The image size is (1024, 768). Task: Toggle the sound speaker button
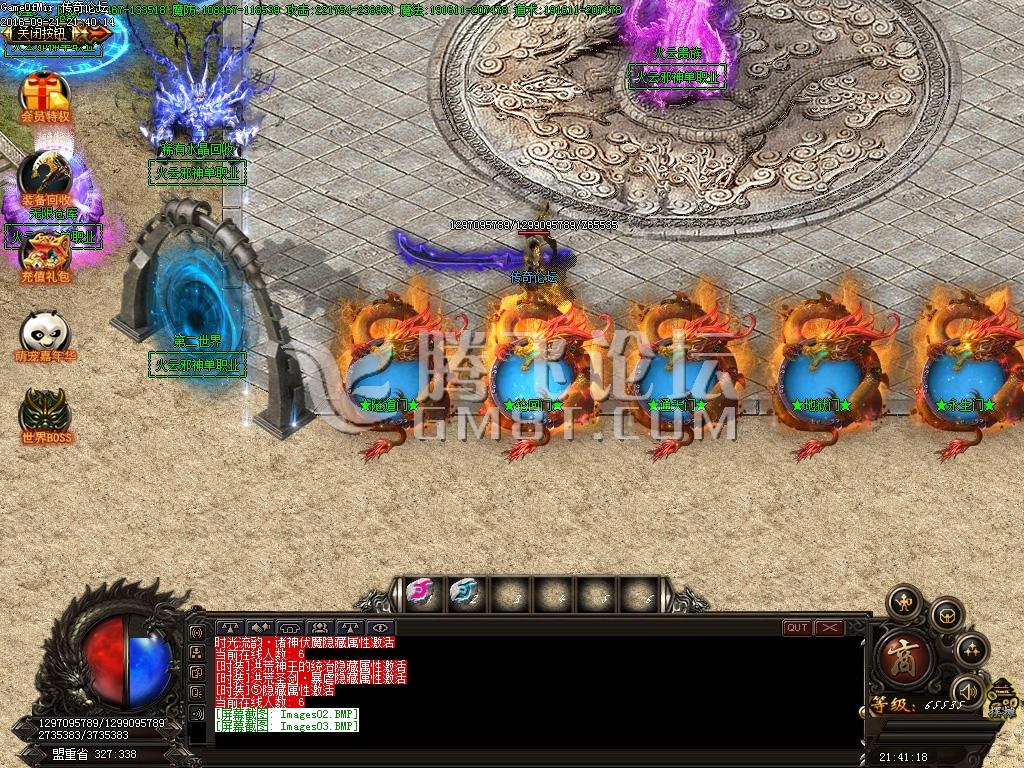[967, 690]
